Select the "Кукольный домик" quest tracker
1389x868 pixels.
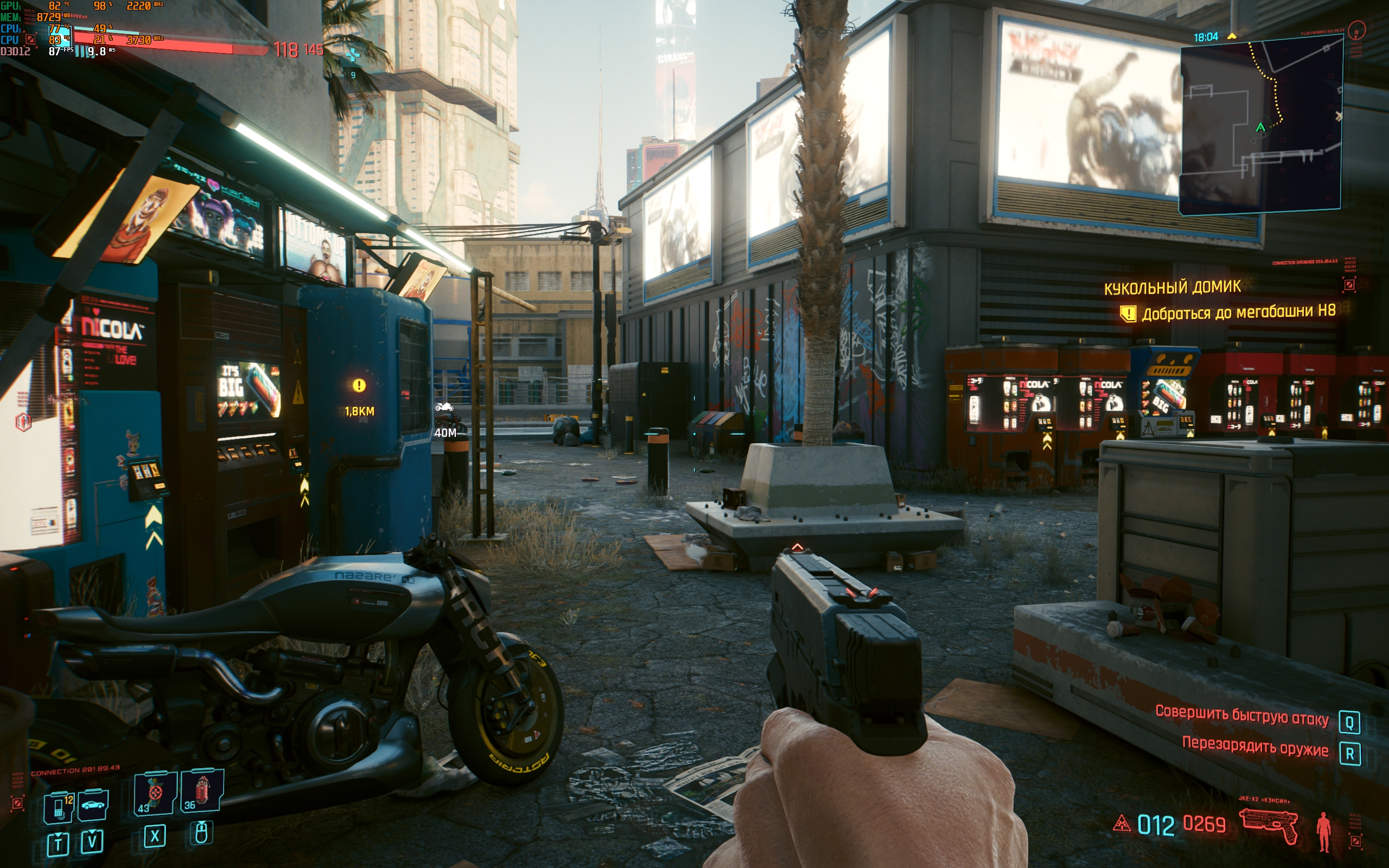1172,287
